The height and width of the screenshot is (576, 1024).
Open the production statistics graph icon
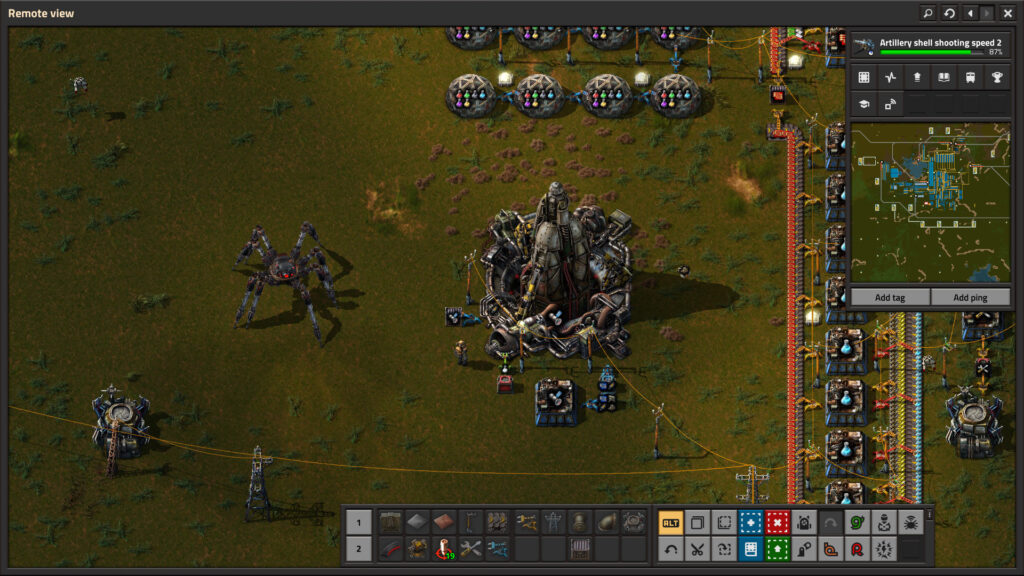[890, 77]
